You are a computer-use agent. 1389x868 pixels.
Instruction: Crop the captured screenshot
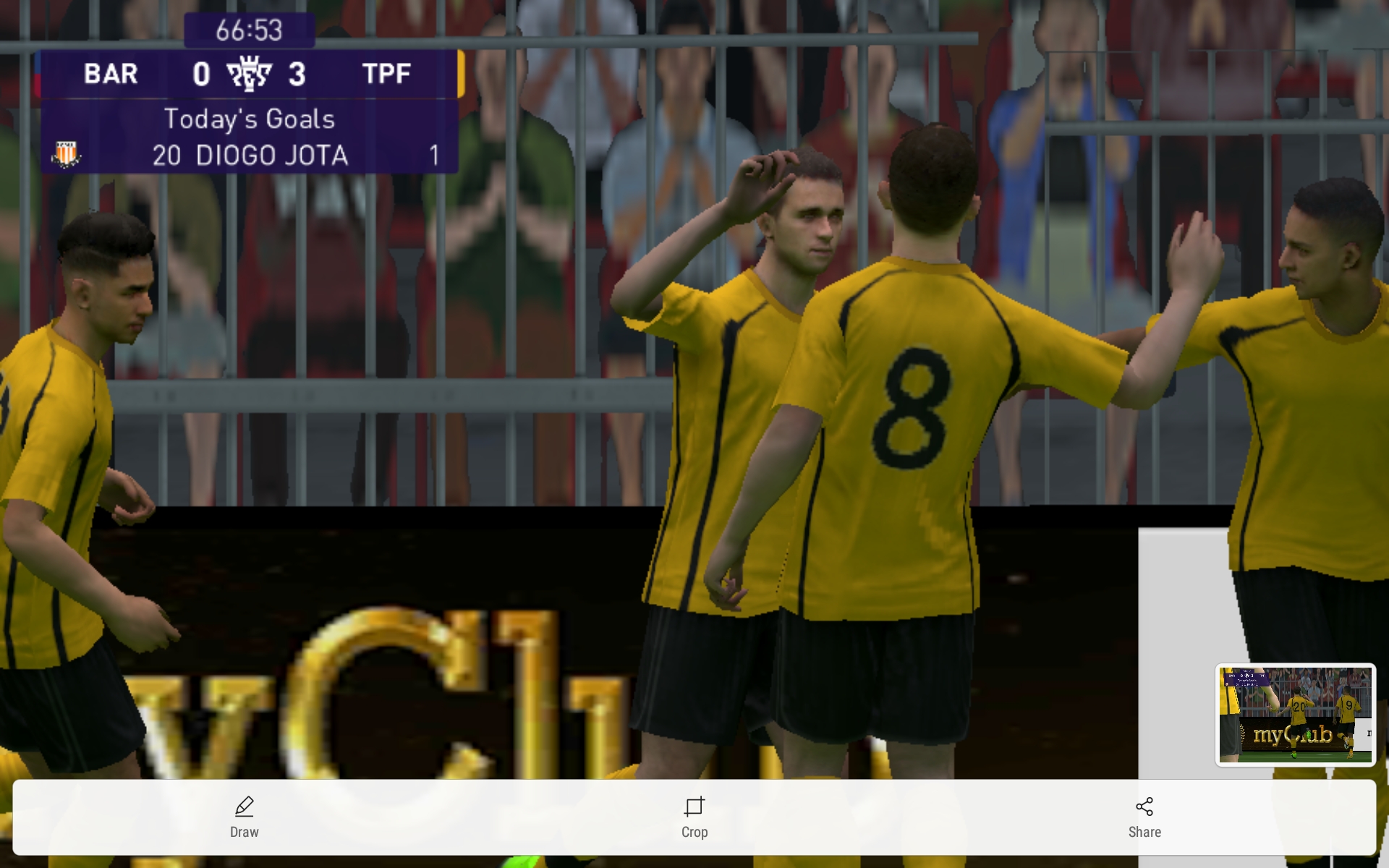(694, 817)
